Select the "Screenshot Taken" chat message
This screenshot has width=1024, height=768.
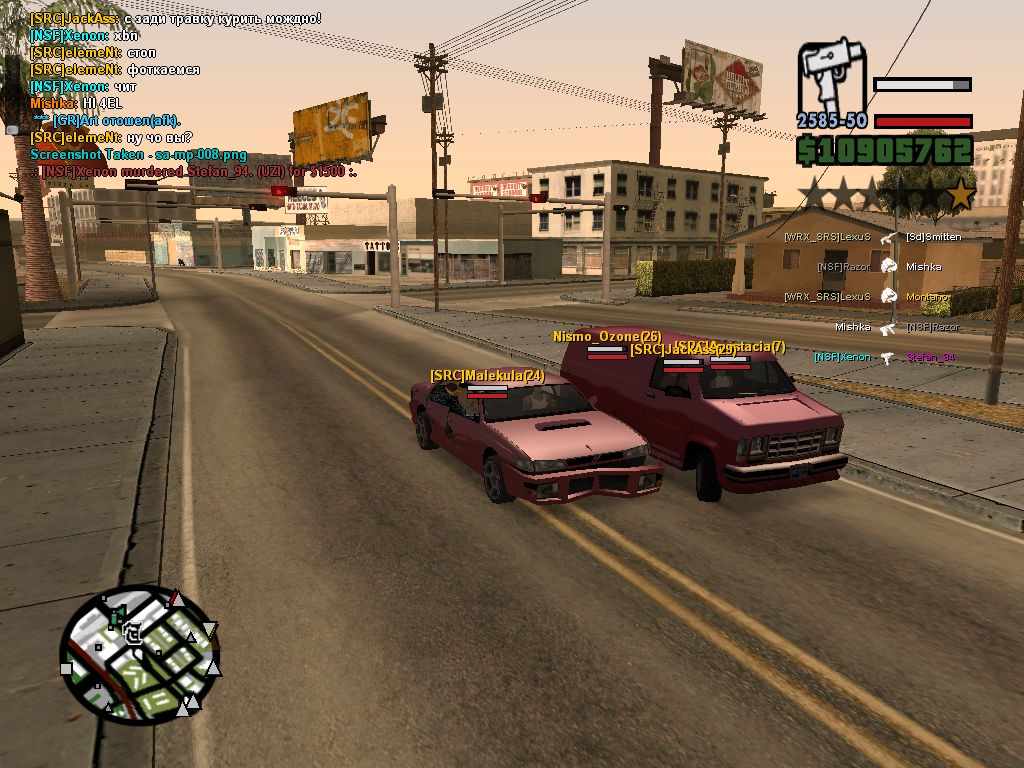[x=138, y=155]
